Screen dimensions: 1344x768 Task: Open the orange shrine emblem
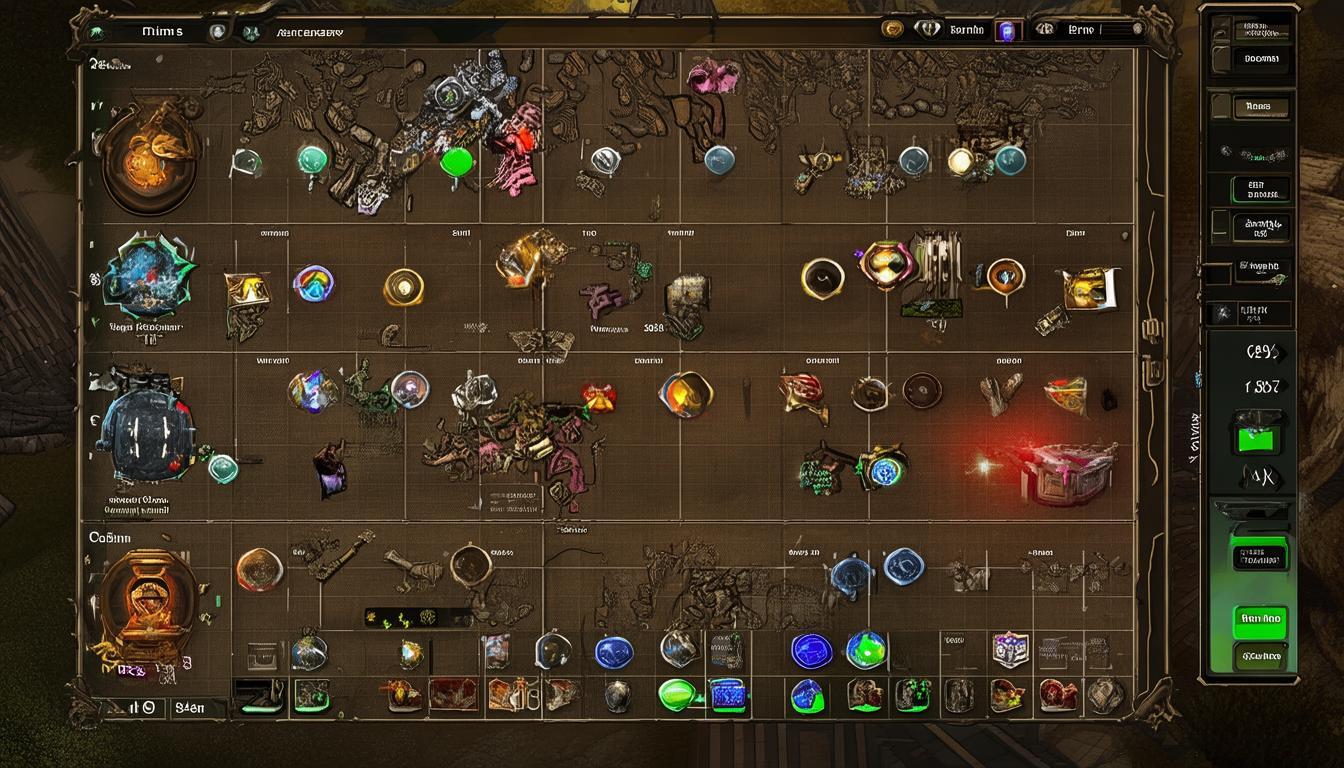(x=147, y=603)
